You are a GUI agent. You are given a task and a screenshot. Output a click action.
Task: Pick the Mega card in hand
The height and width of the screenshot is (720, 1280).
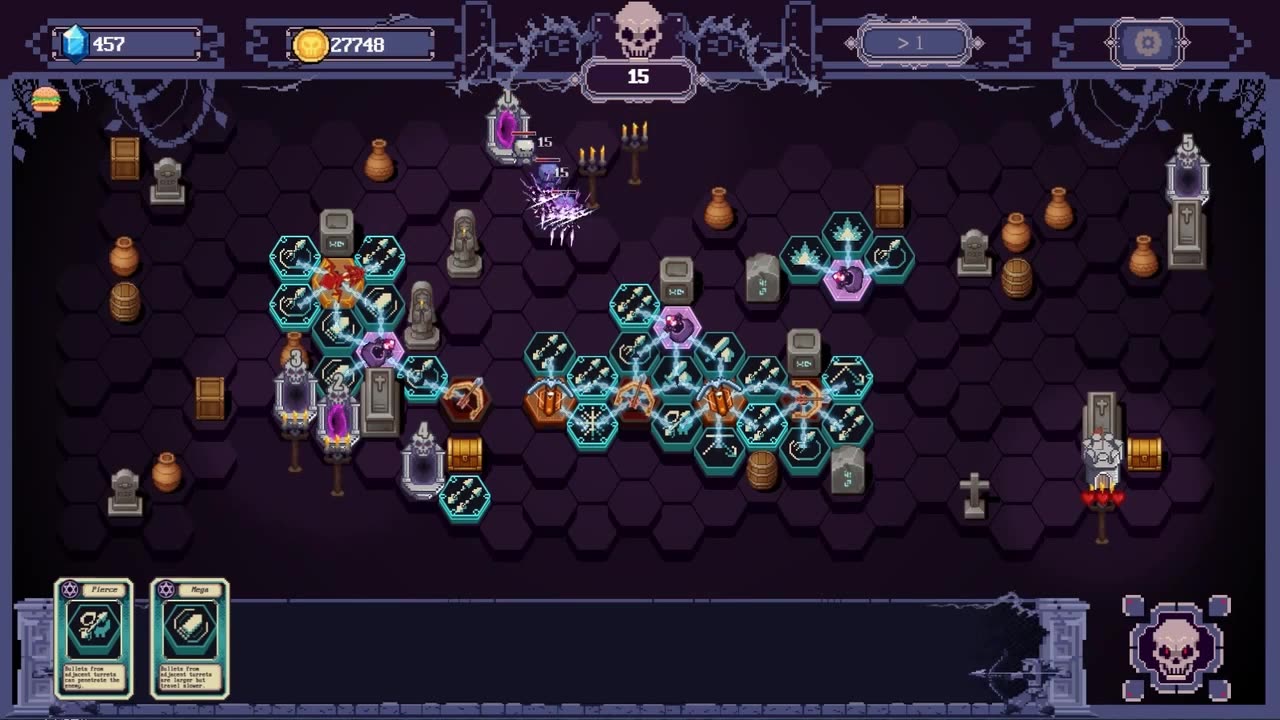point(190,638)
